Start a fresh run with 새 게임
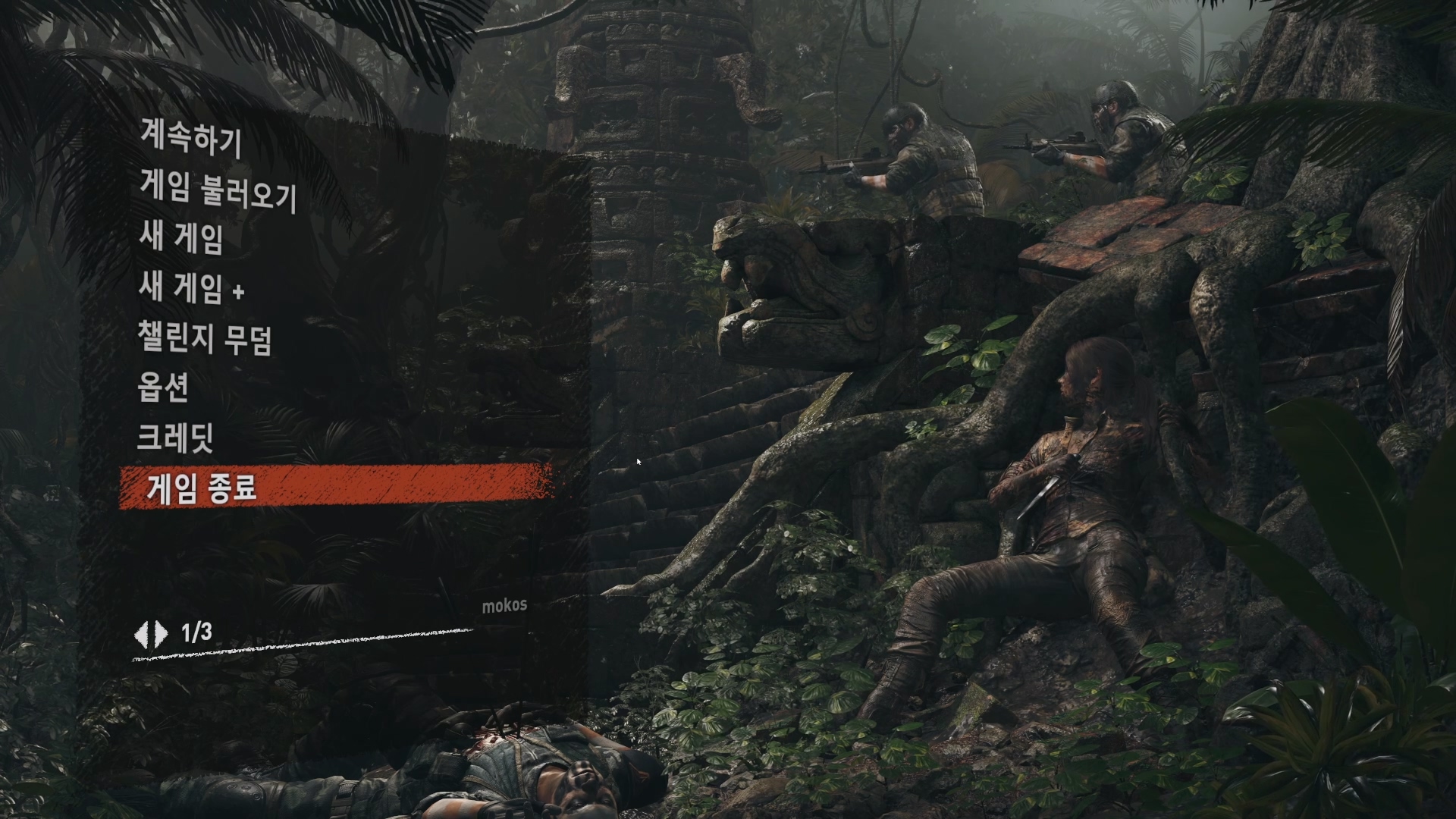Viewport: 1456px width, 819px height. point(181,238)
